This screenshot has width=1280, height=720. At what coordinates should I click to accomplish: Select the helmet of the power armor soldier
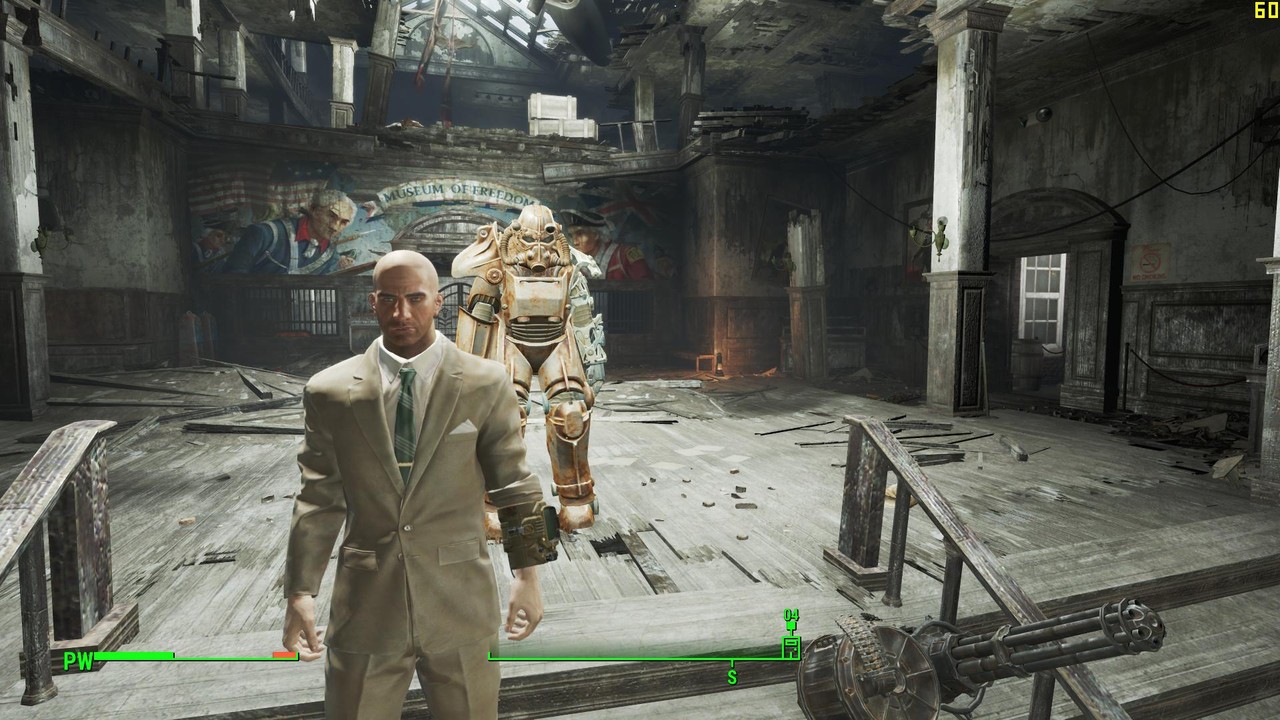534,242
